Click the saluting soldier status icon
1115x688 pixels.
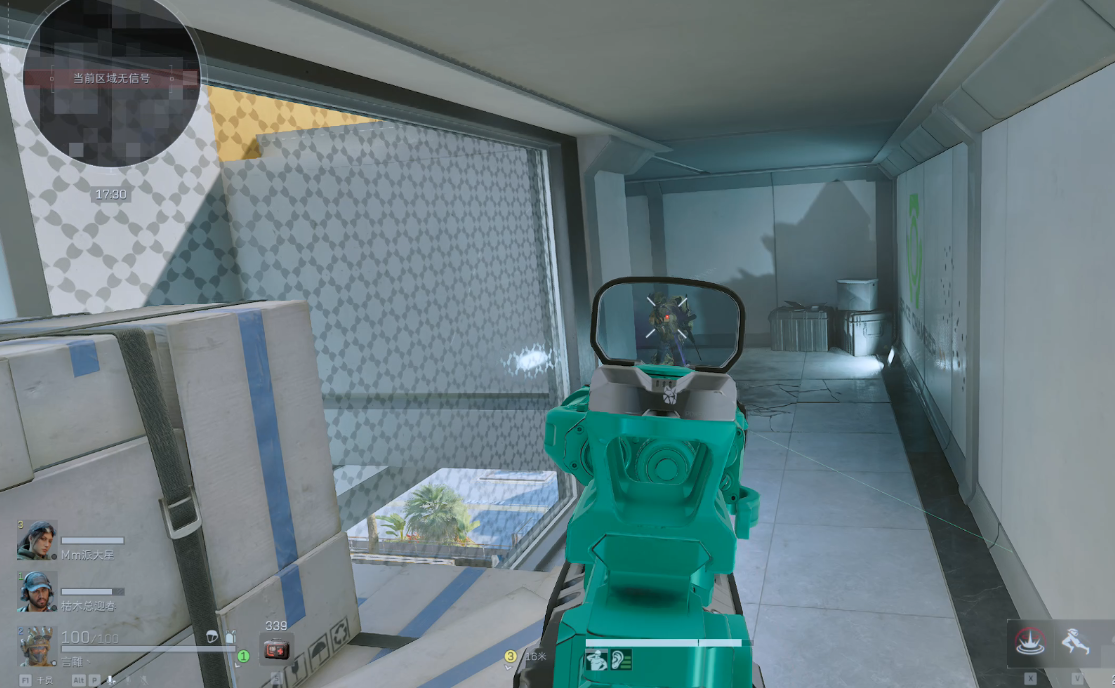598,660
